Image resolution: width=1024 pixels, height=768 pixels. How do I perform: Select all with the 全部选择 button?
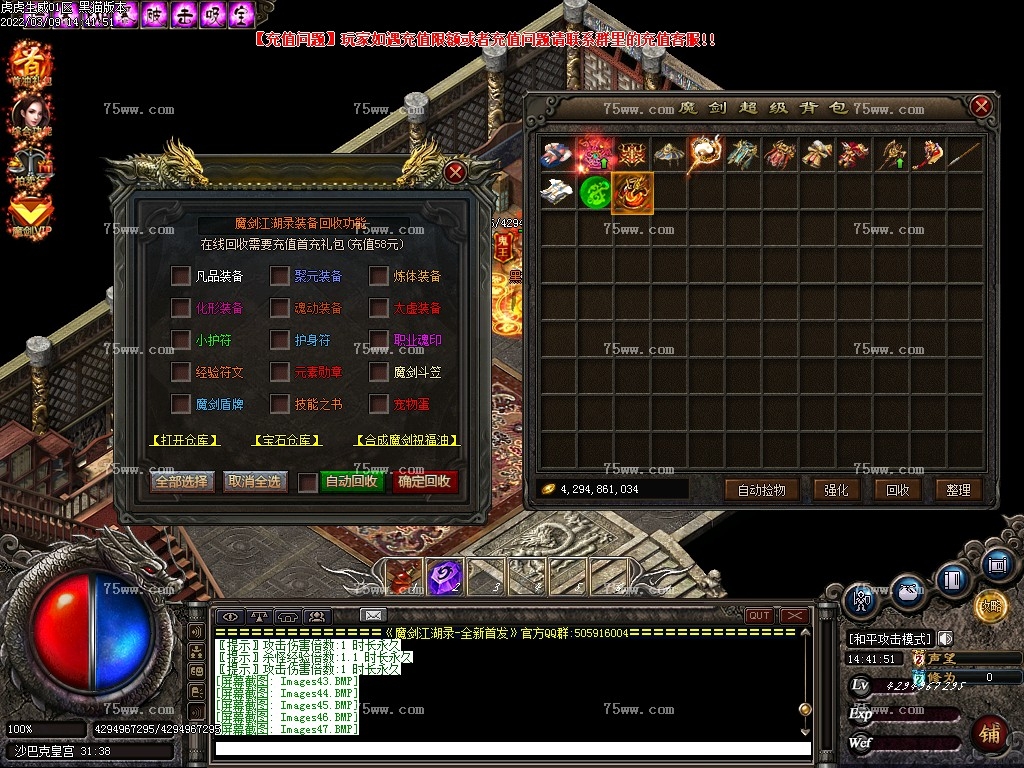click(181, 482)
